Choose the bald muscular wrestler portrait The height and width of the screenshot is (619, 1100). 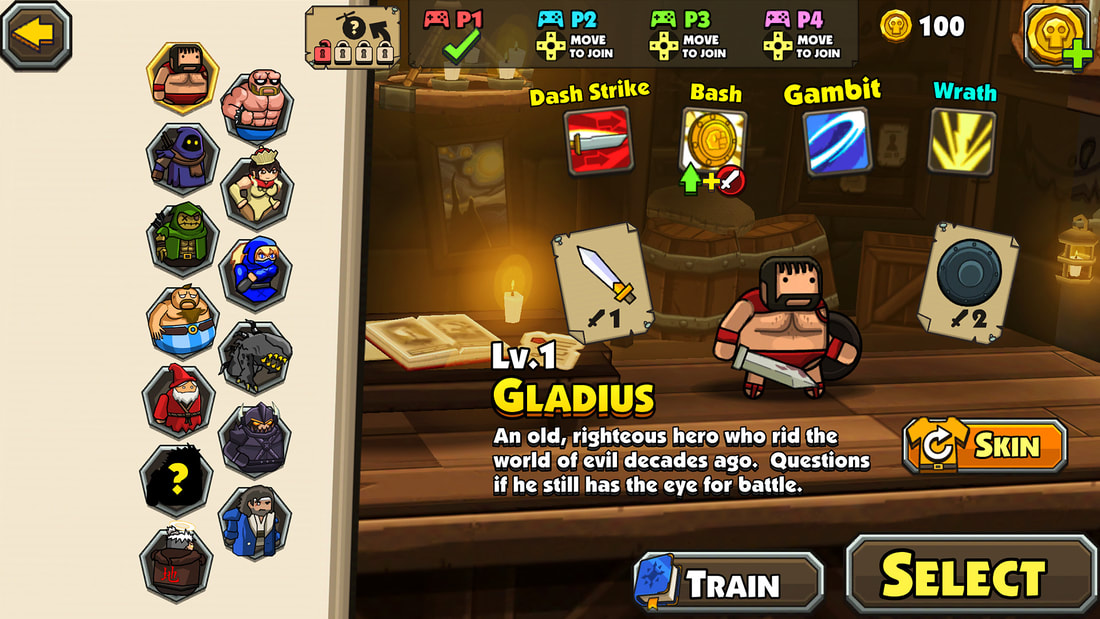pyautogui.click(x=256, y=106)
